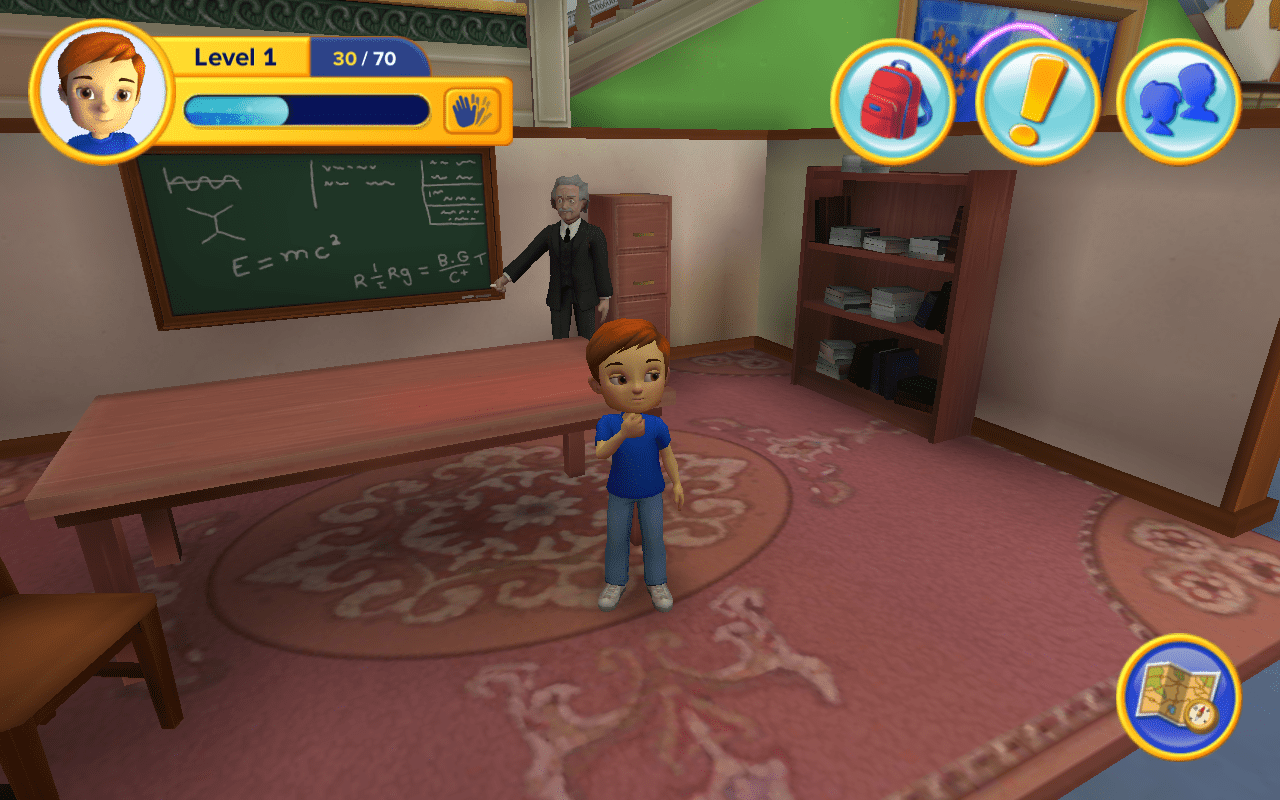Tap the waving hands button
Image resolution: width=1280 pixels, height=800 pixels.
tap(472, 110)
